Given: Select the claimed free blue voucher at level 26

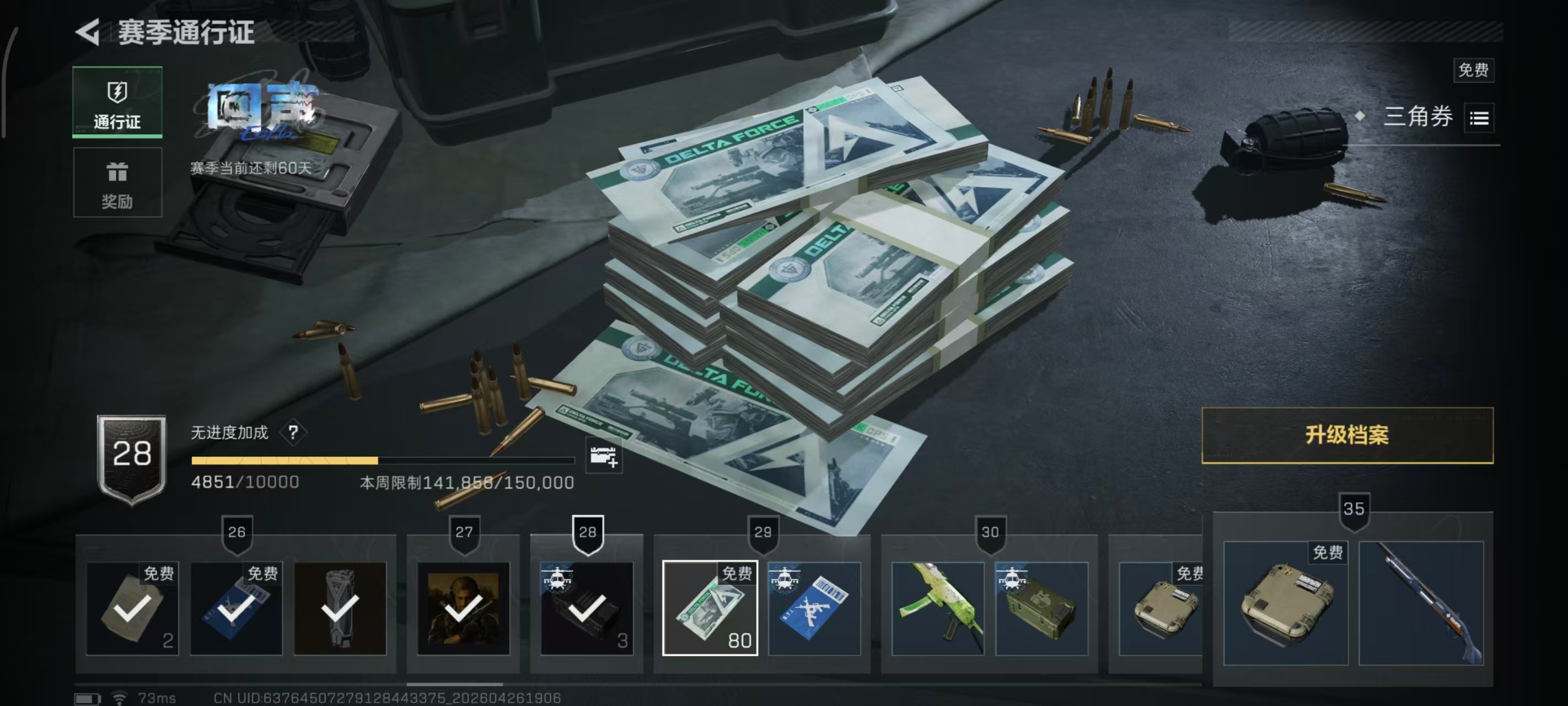Looking at the screenshot, I should [x=236, y=608].
